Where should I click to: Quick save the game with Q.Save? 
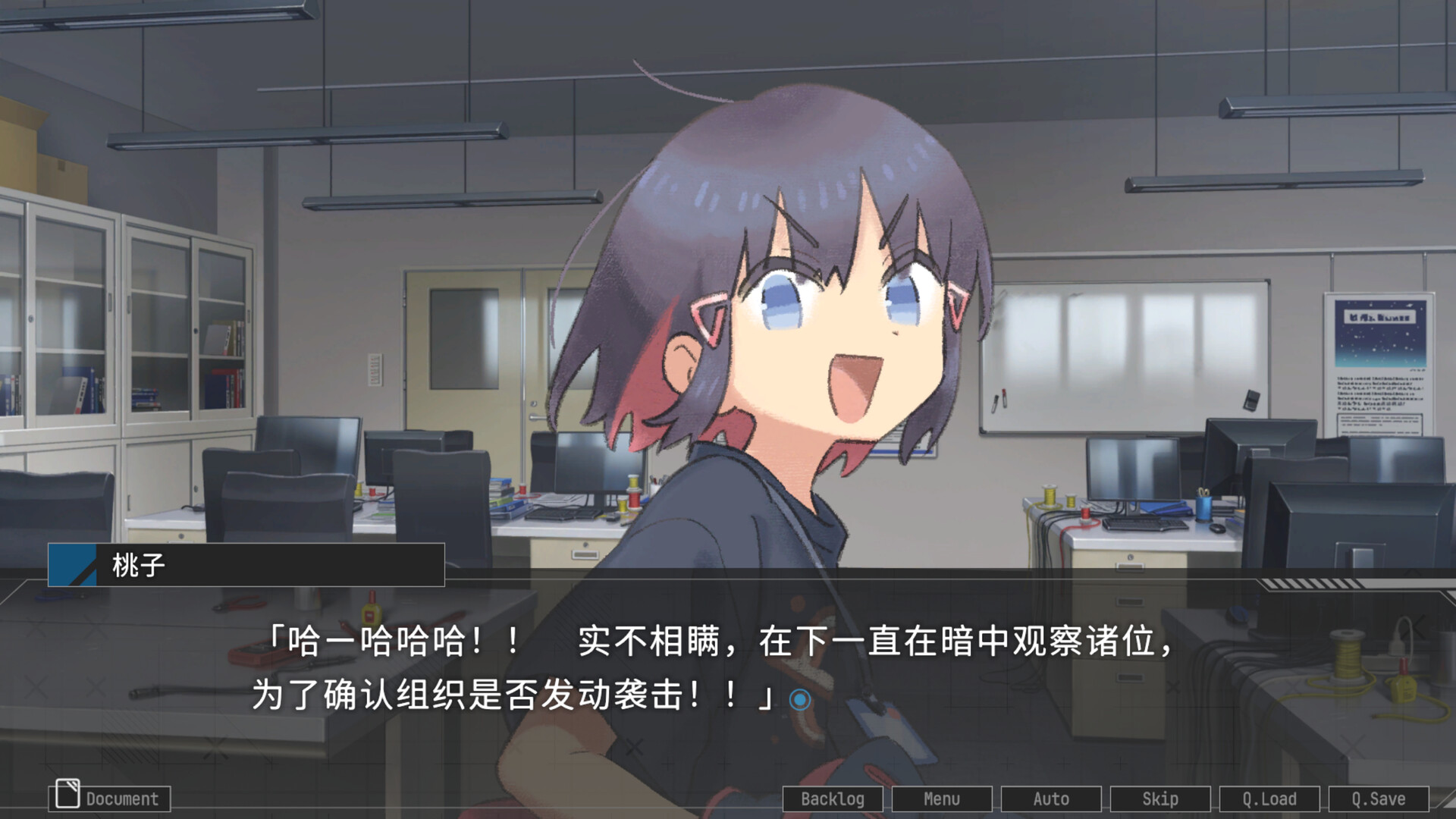(1380, 799)
